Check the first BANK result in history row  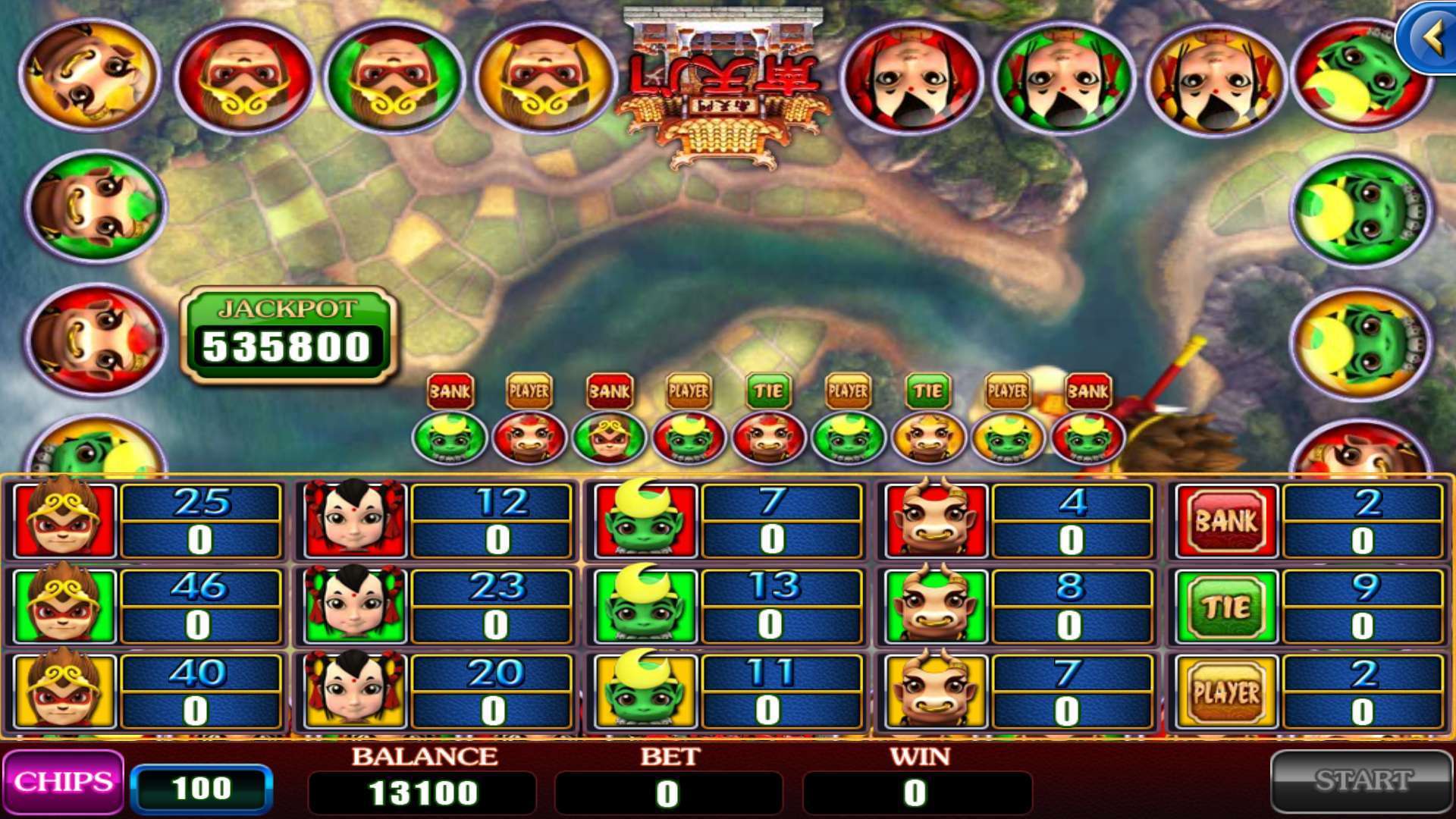coord(451,391)
